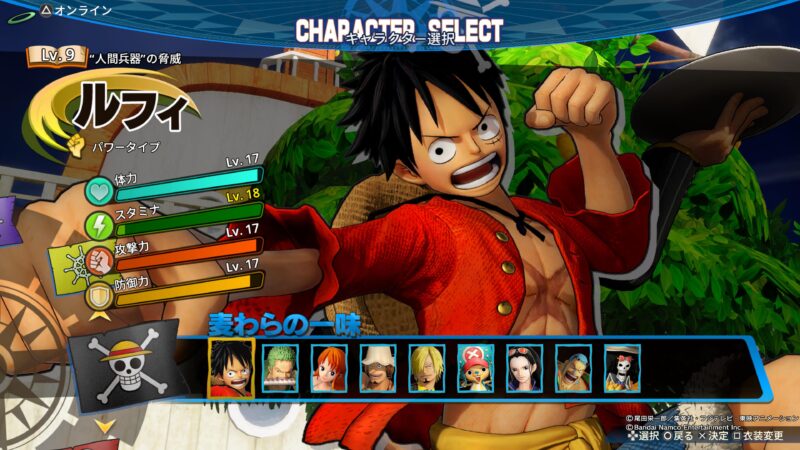Choose Sanji's blond-haired portrait

coord(427,368)
